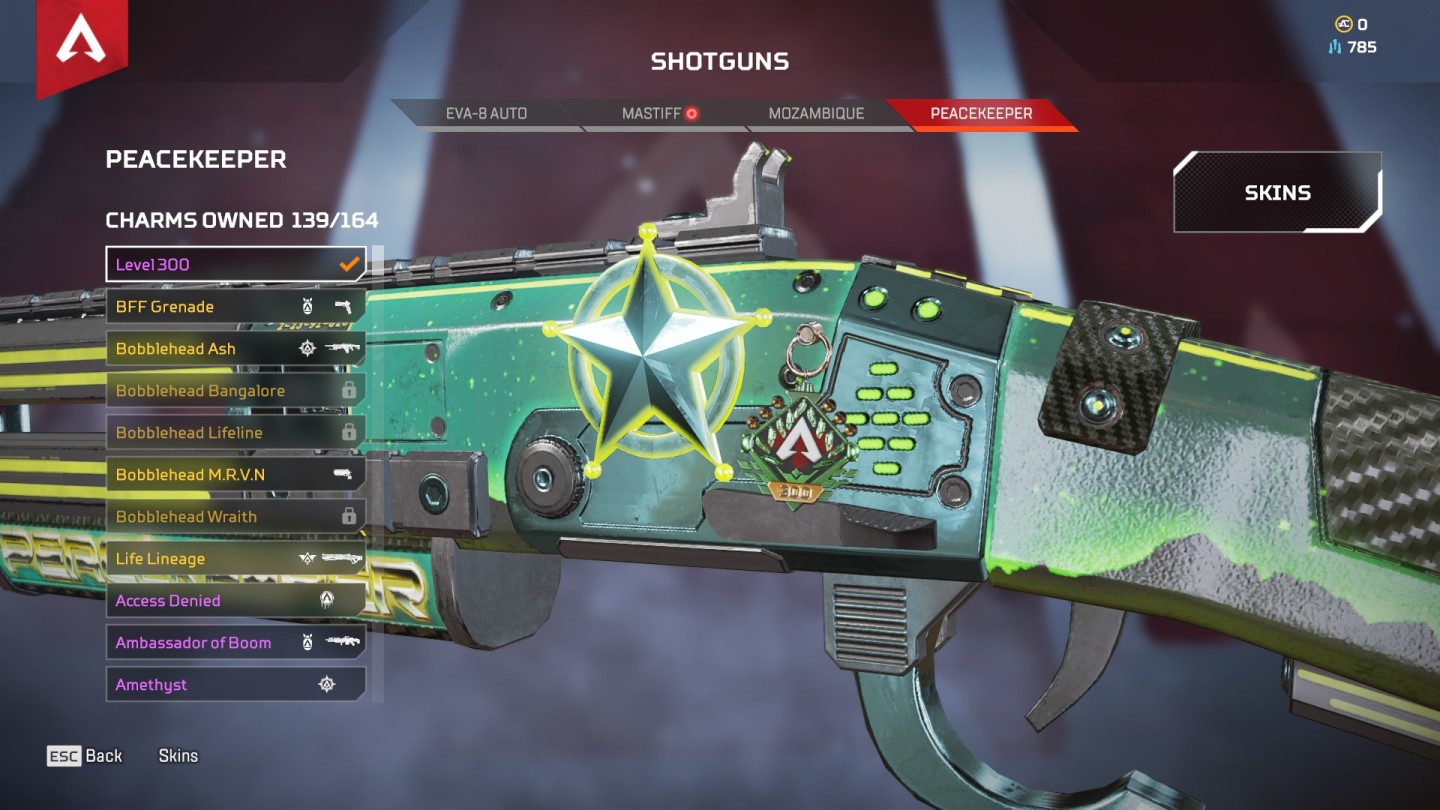Click the locked Bobblehead Wraith charm
This screenshot has height=810, width=1440.
[236, 517]
